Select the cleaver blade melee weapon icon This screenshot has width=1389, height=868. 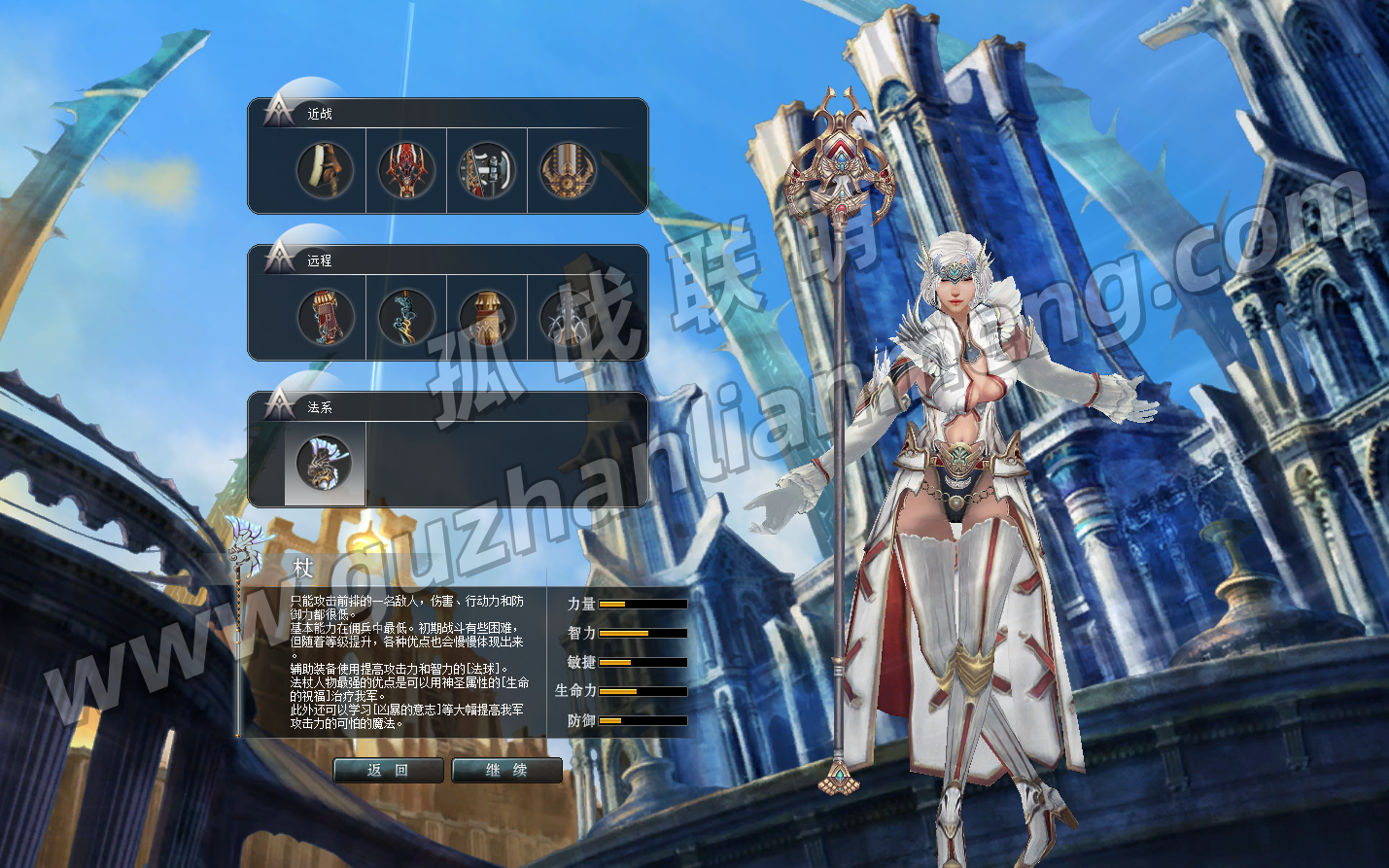pos(325,170)
